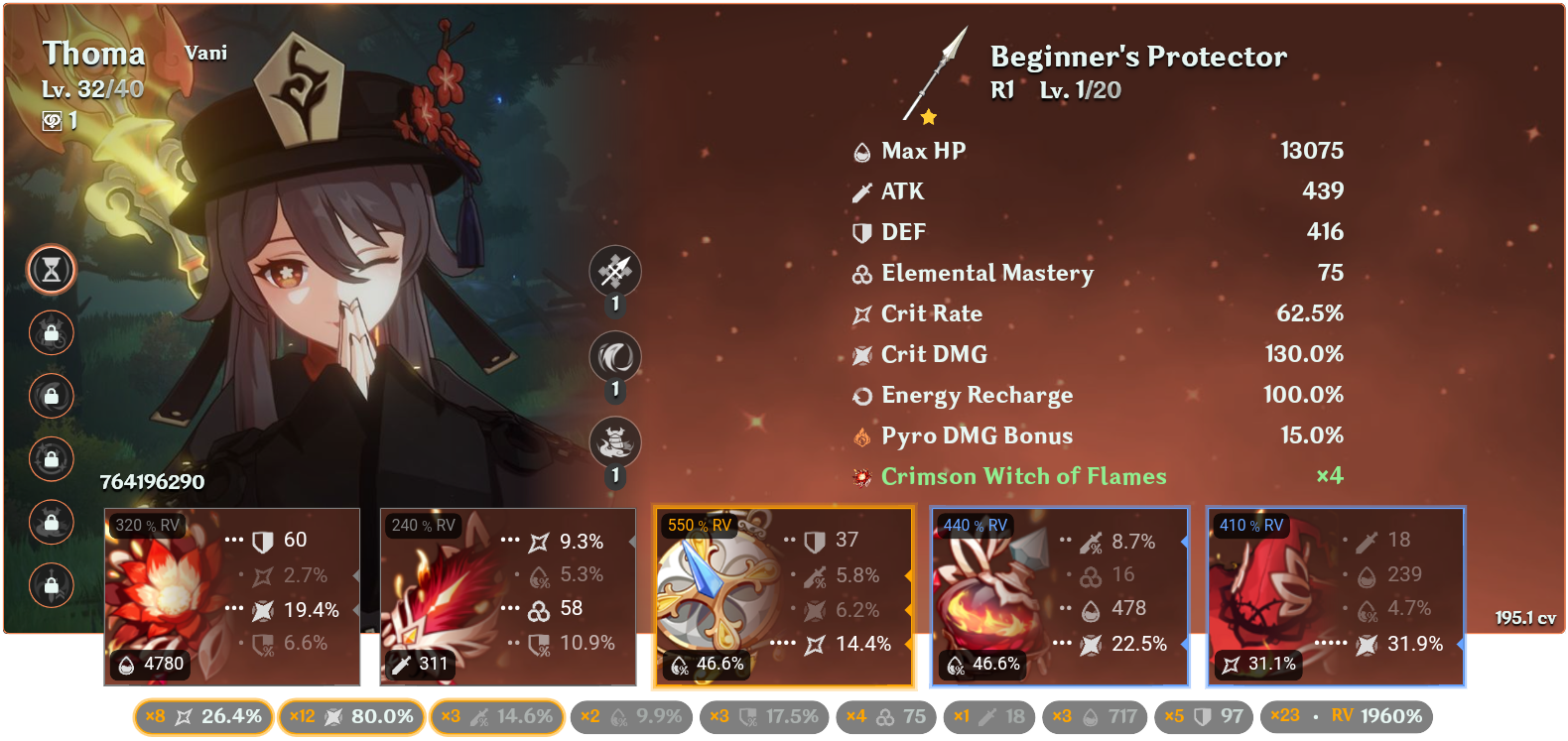Select the Elemental Skill talent icon

click(x=616, y=356)
